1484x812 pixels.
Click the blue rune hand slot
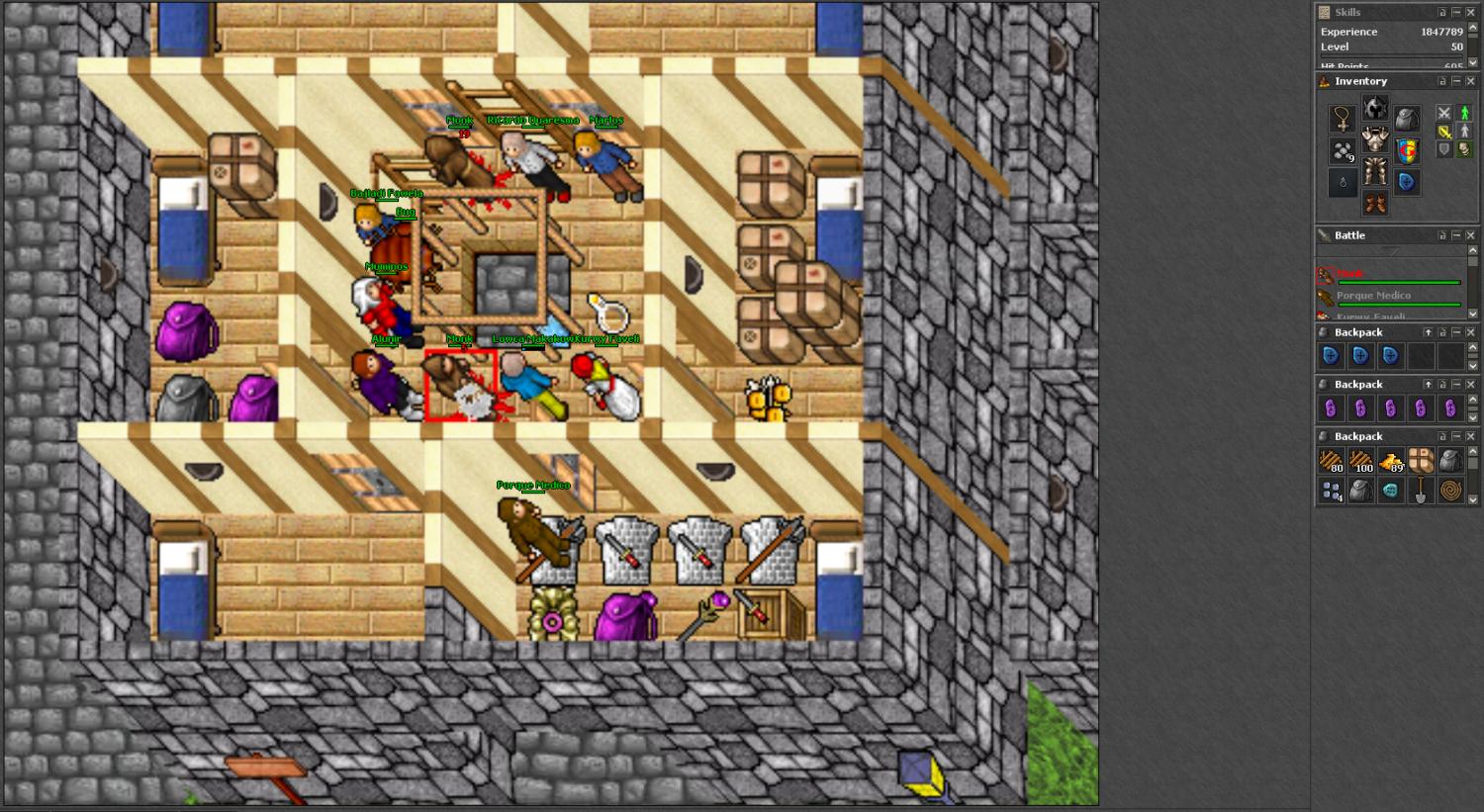(x=1406, y=182)
